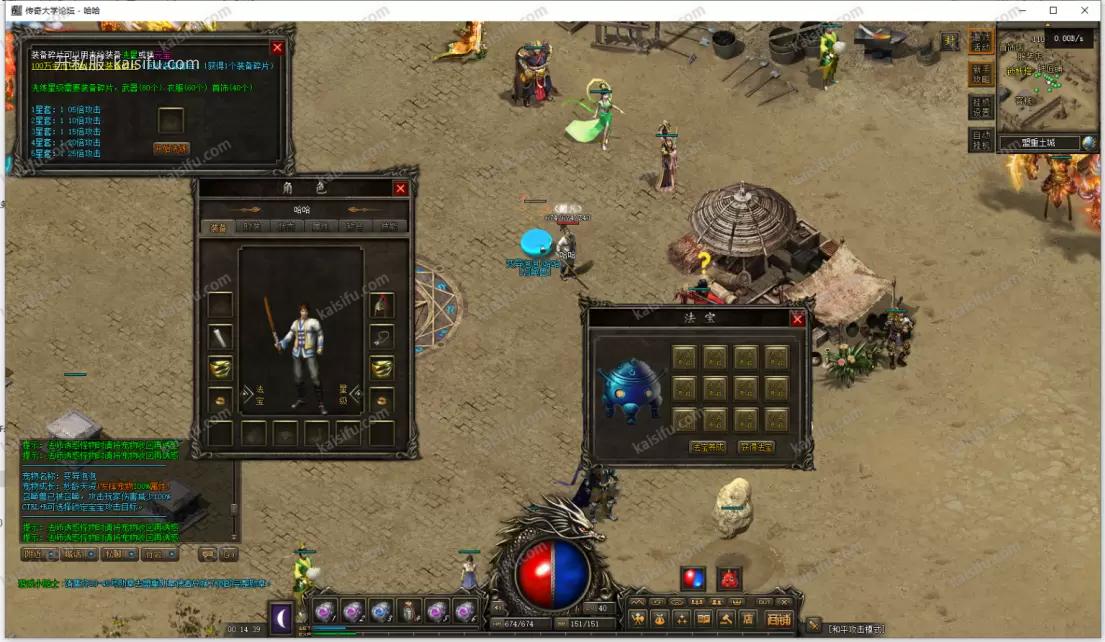Use the red pouch quick item

[729, 578]
